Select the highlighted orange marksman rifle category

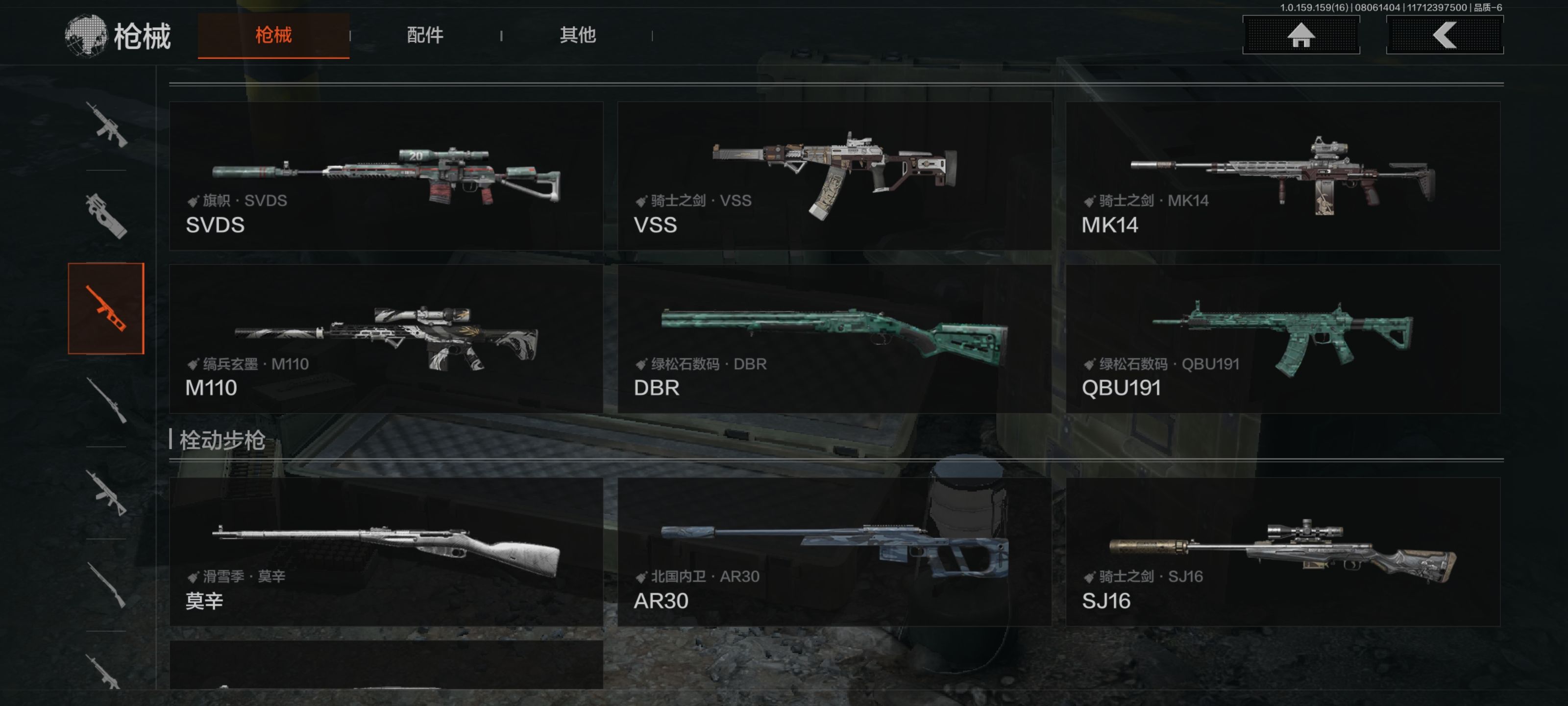click(106, 308)
